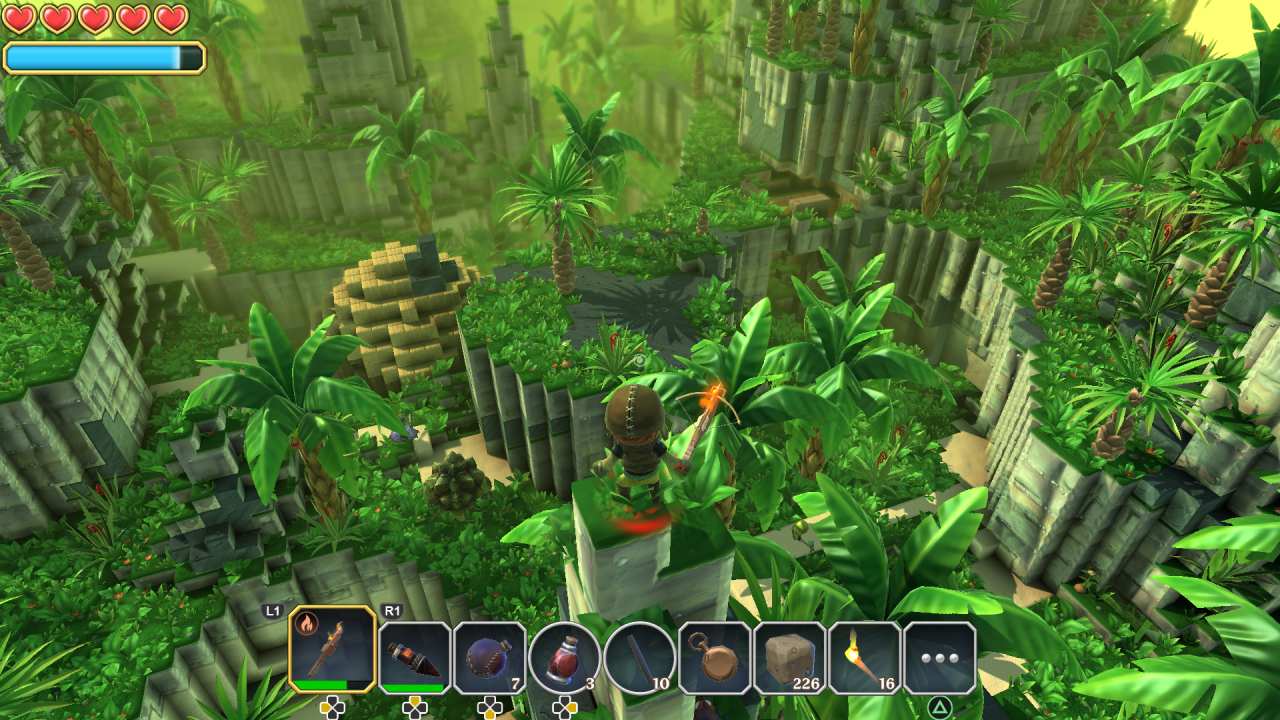Select the dark stick item slot
The width and height of the screenshot is (1280, 720).
pyautogui.click(x=640, y=657)
